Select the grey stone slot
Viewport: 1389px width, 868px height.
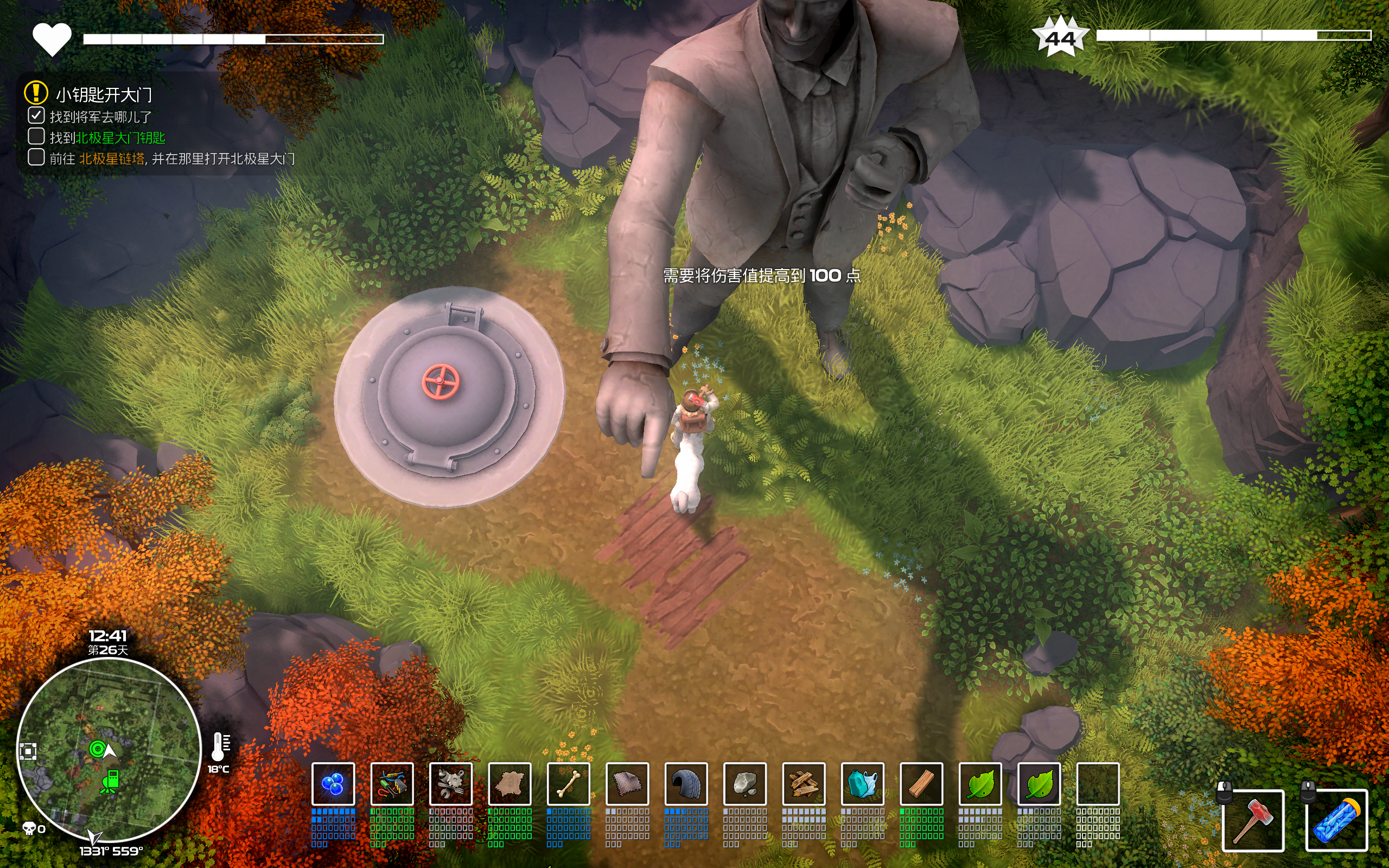click(x=745, y=783)
